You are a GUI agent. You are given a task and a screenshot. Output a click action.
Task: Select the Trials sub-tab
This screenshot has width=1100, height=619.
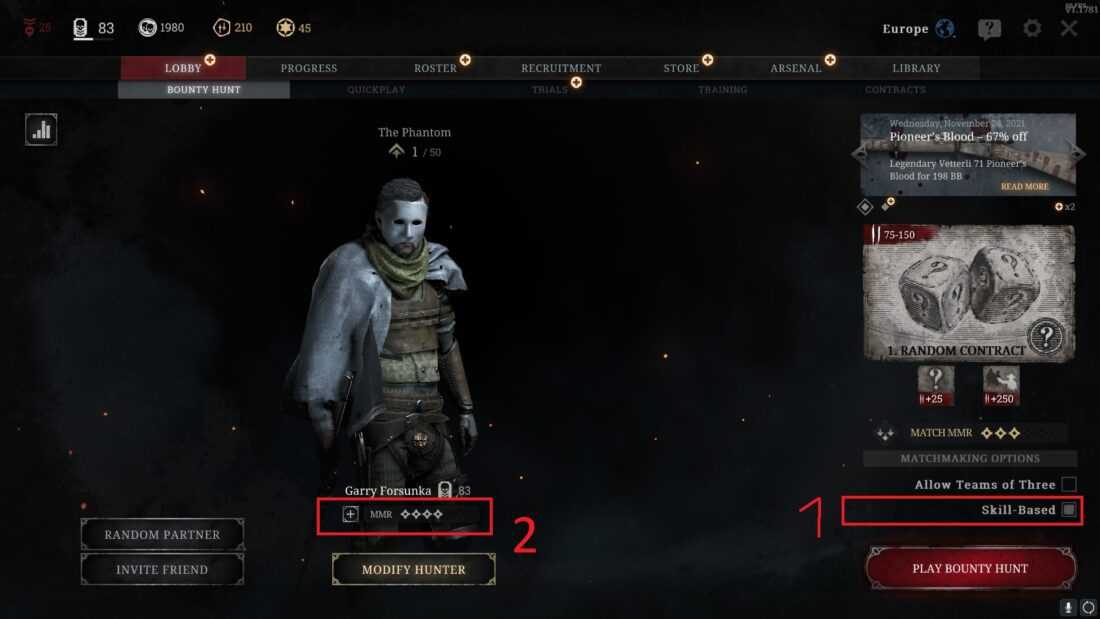549,90
